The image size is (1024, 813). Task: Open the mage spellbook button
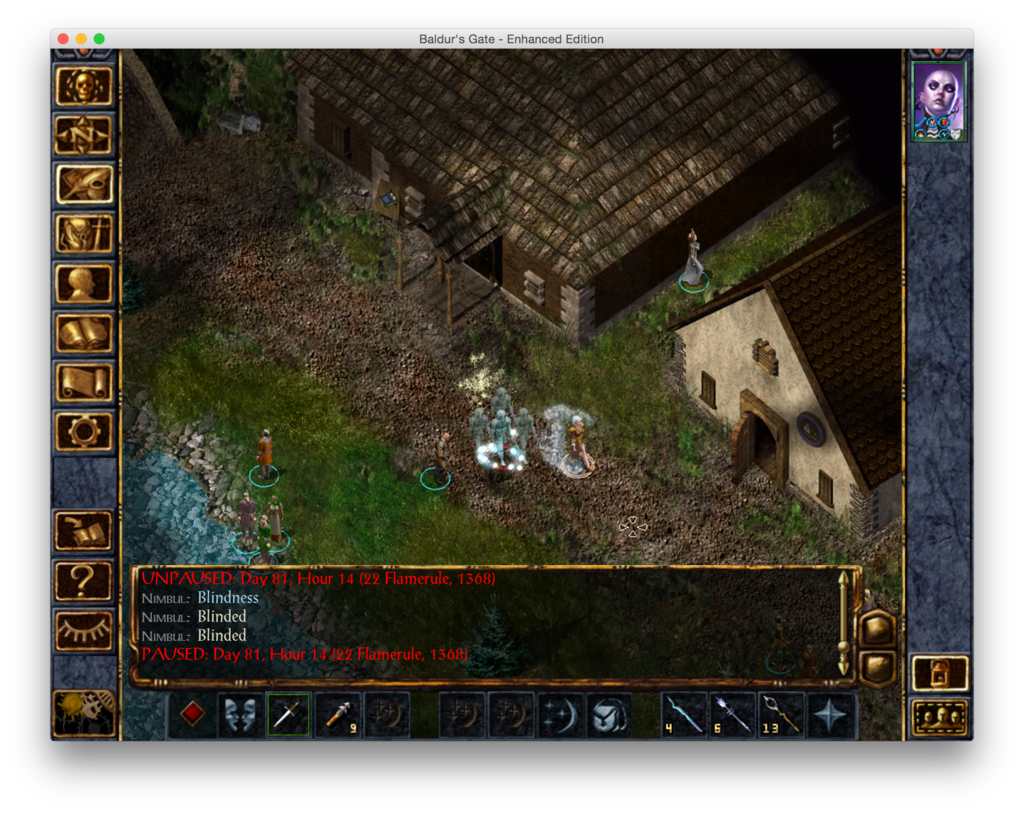click(x=84, y=333)
